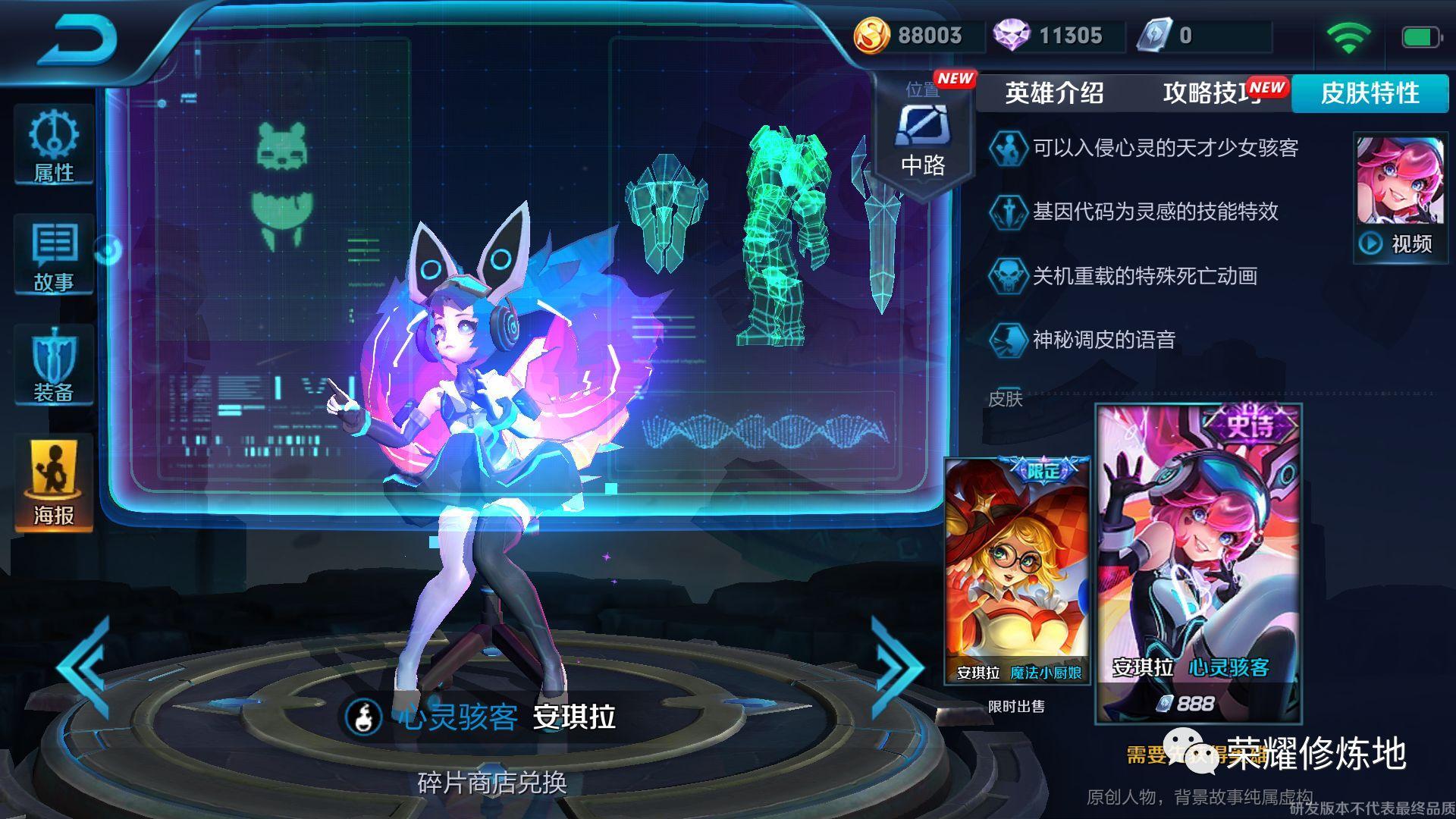This screenshot has height=819, width=1456.
Task: Select the 海报 poster view
Action: [x=54, y=483]
